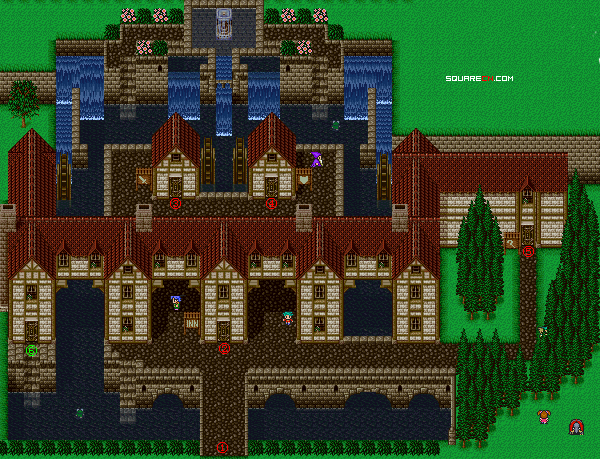This screenshot has height=459, width=600.
Task: Select red map marker number 1
Action: point(223,447)
